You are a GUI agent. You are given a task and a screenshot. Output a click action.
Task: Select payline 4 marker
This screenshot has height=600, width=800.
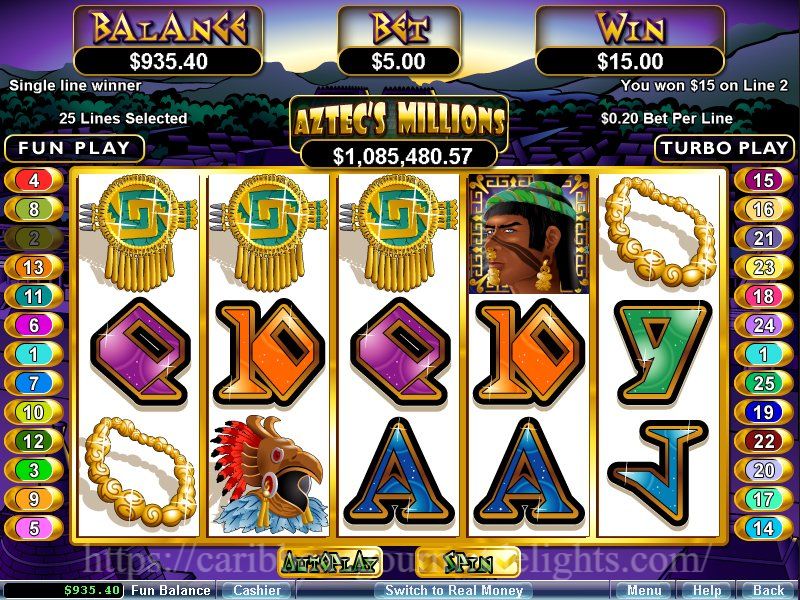(x=34, y=181)
